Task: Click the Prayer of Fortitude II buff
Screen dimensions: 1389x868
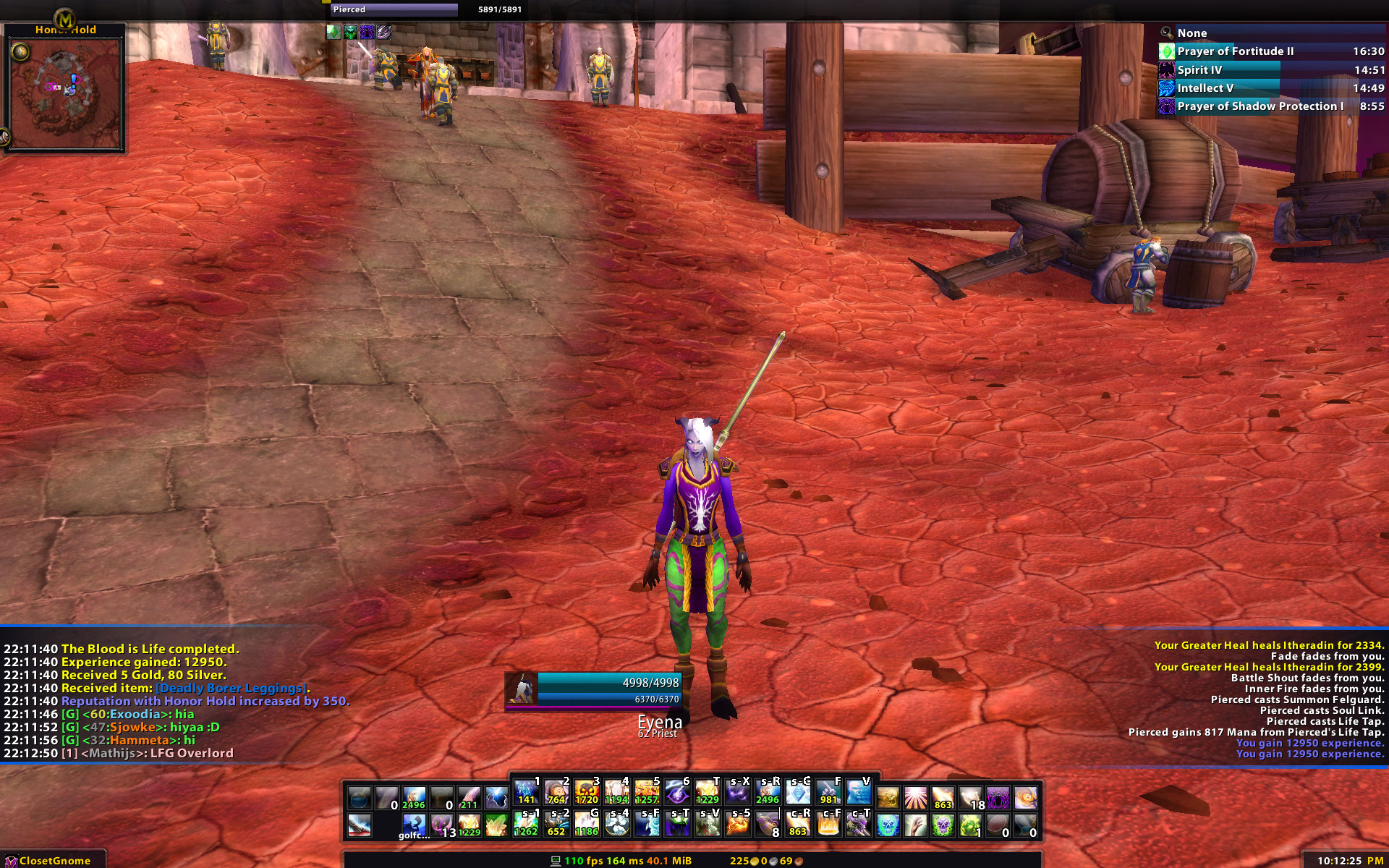Action: pyautogui.click(x=1235, y=51)
